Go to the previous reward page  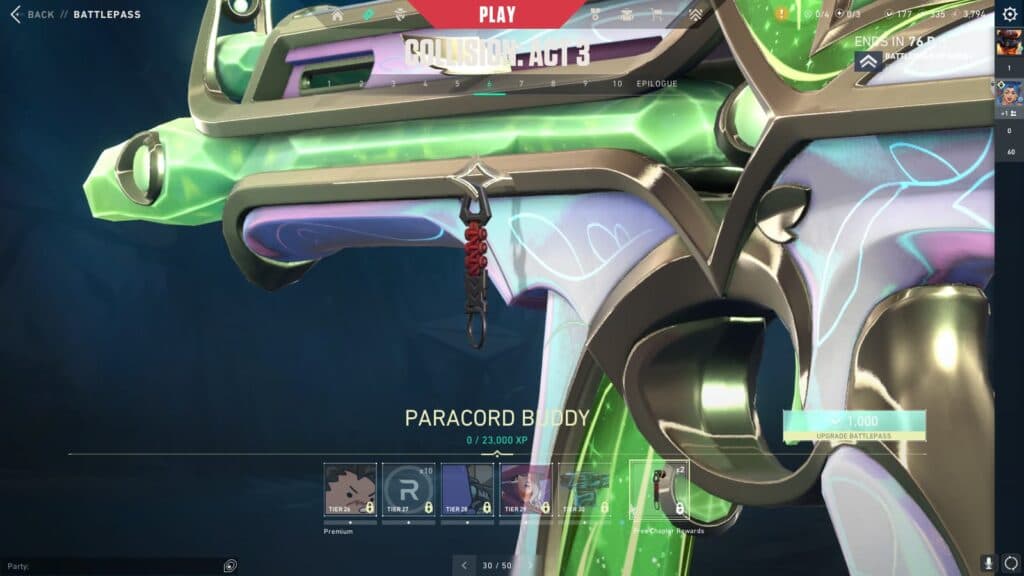464,565
